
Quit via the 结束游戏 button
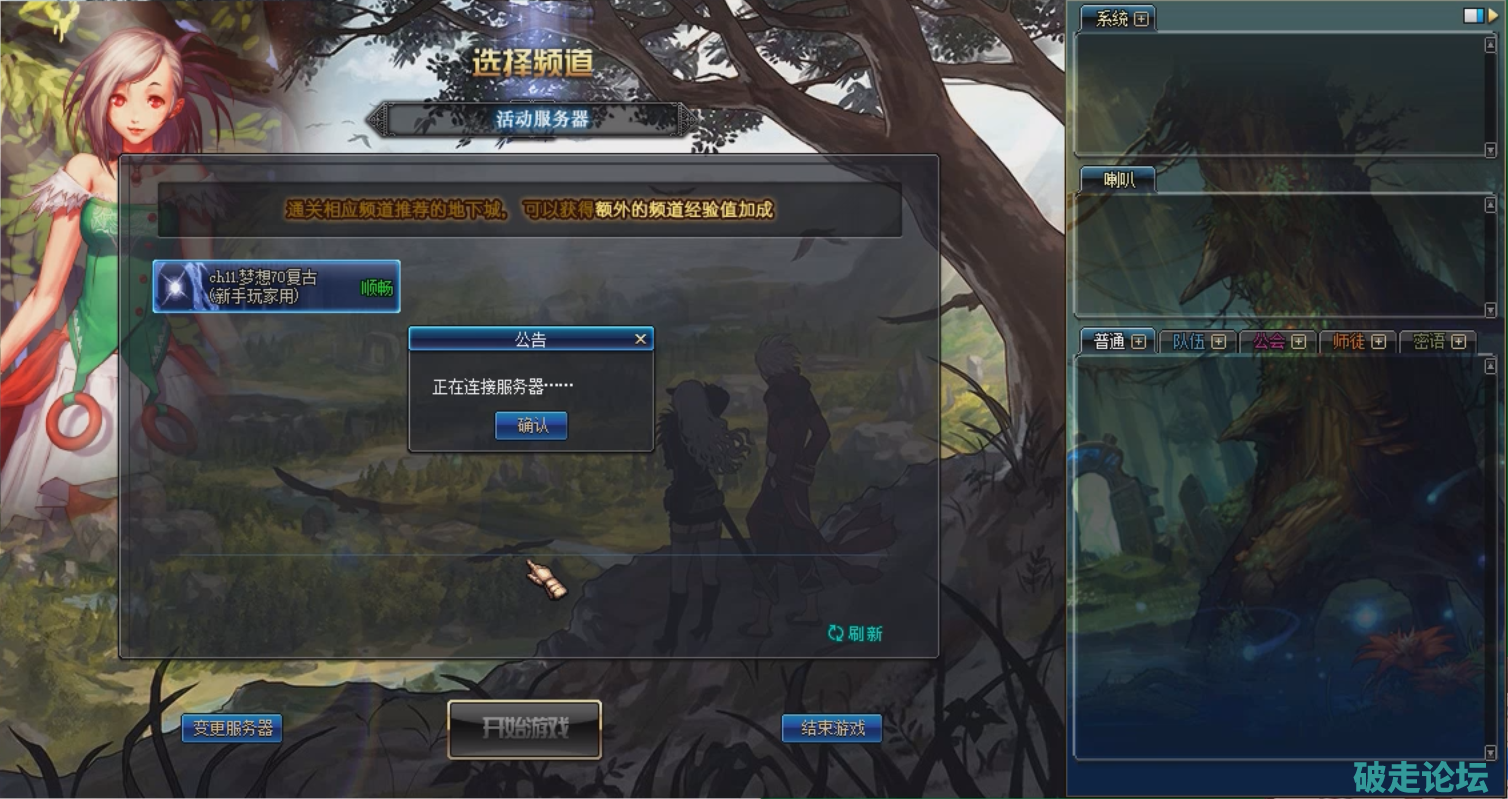coord(832,728)
